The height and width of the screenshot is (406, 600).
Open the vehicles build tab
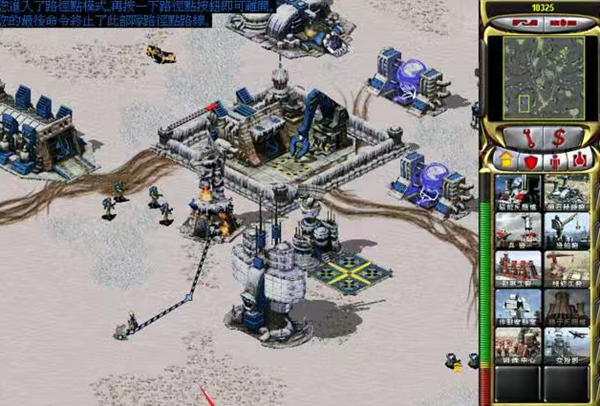point(580,159)
